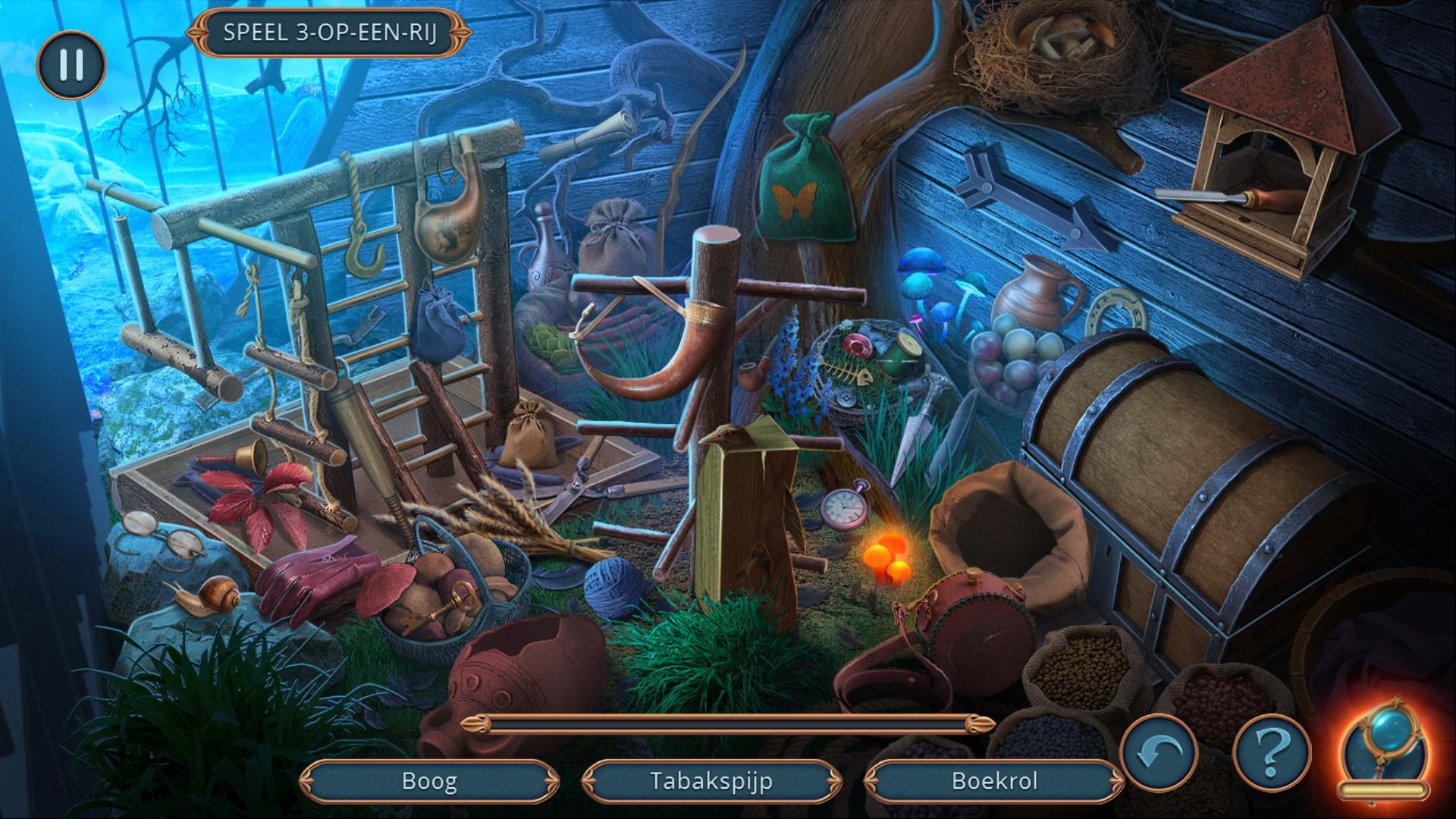Switch to the Speel 3-op-een-rij mode
Viewport: 1456px width, 819px height.
[x=329, y=33]
